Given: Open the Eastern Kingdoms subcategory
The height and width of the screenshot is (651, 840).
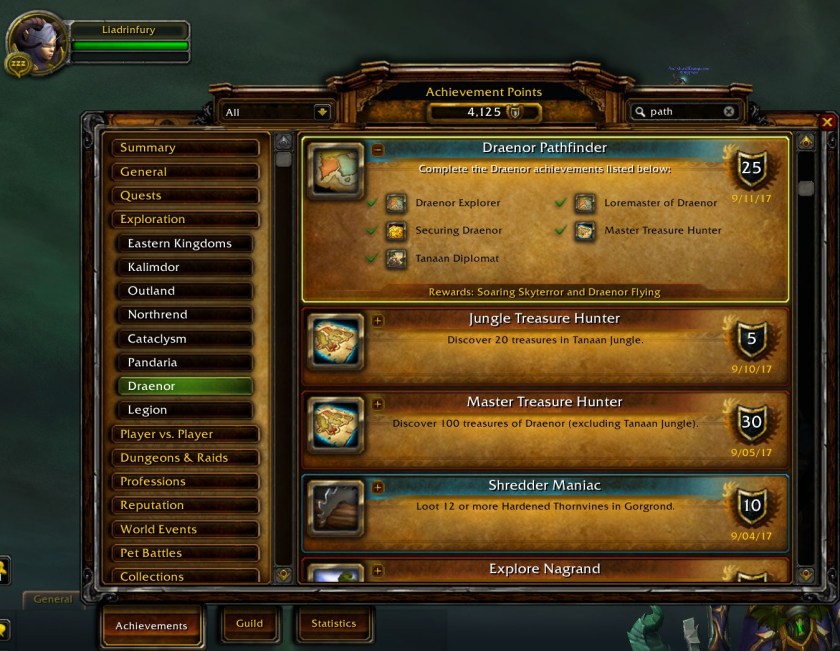Looking at the screenshot, I should 189,244.
